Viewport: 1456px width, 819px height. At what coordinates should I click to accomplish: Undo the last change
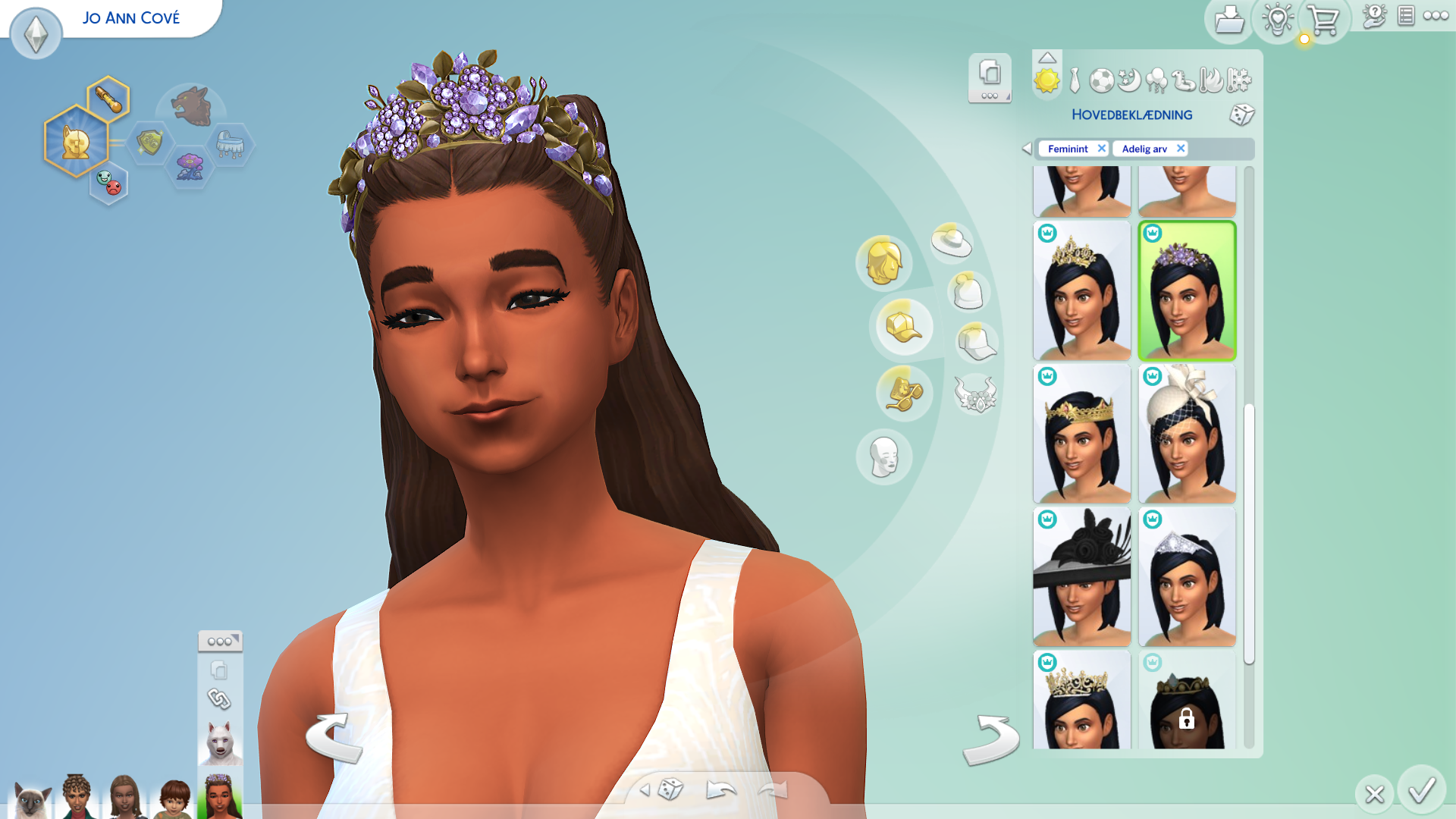tap(720, 791)
